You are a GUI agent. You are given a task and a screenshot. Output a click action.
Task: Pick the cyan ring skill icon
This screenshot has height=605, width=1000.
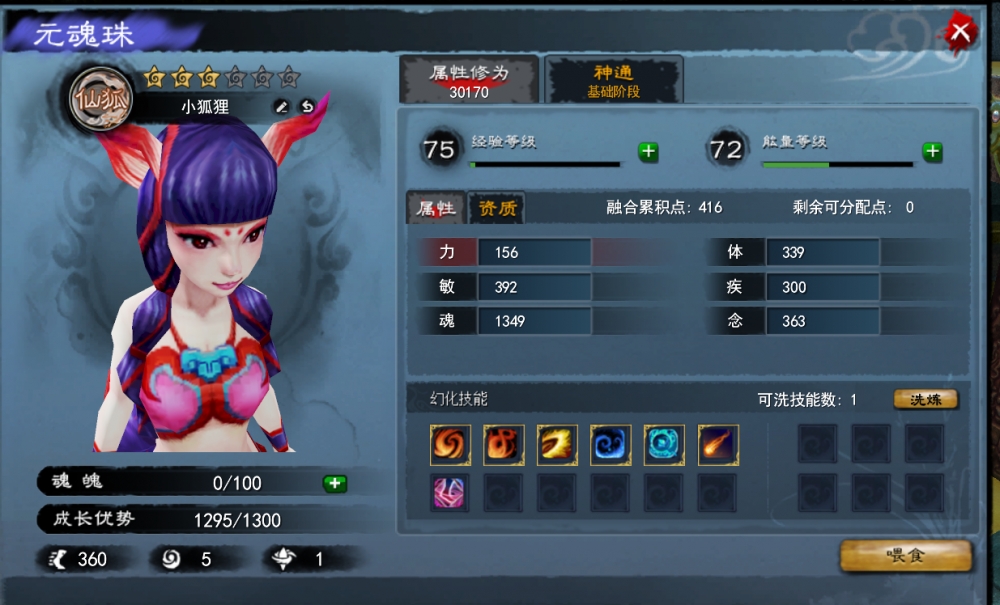(x=664, y=445)
